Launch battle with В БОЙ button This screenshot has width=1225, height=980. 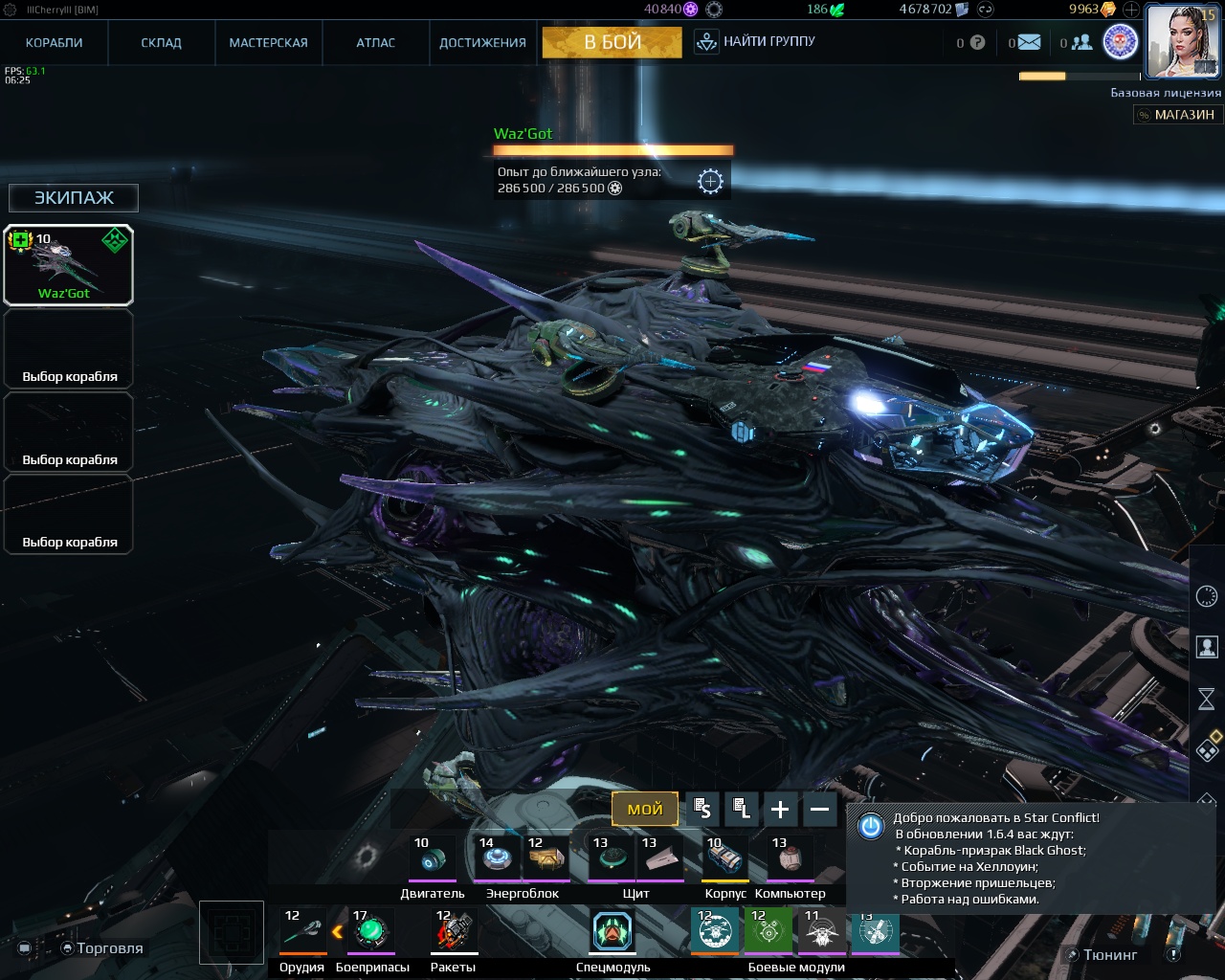coord(612,42)
